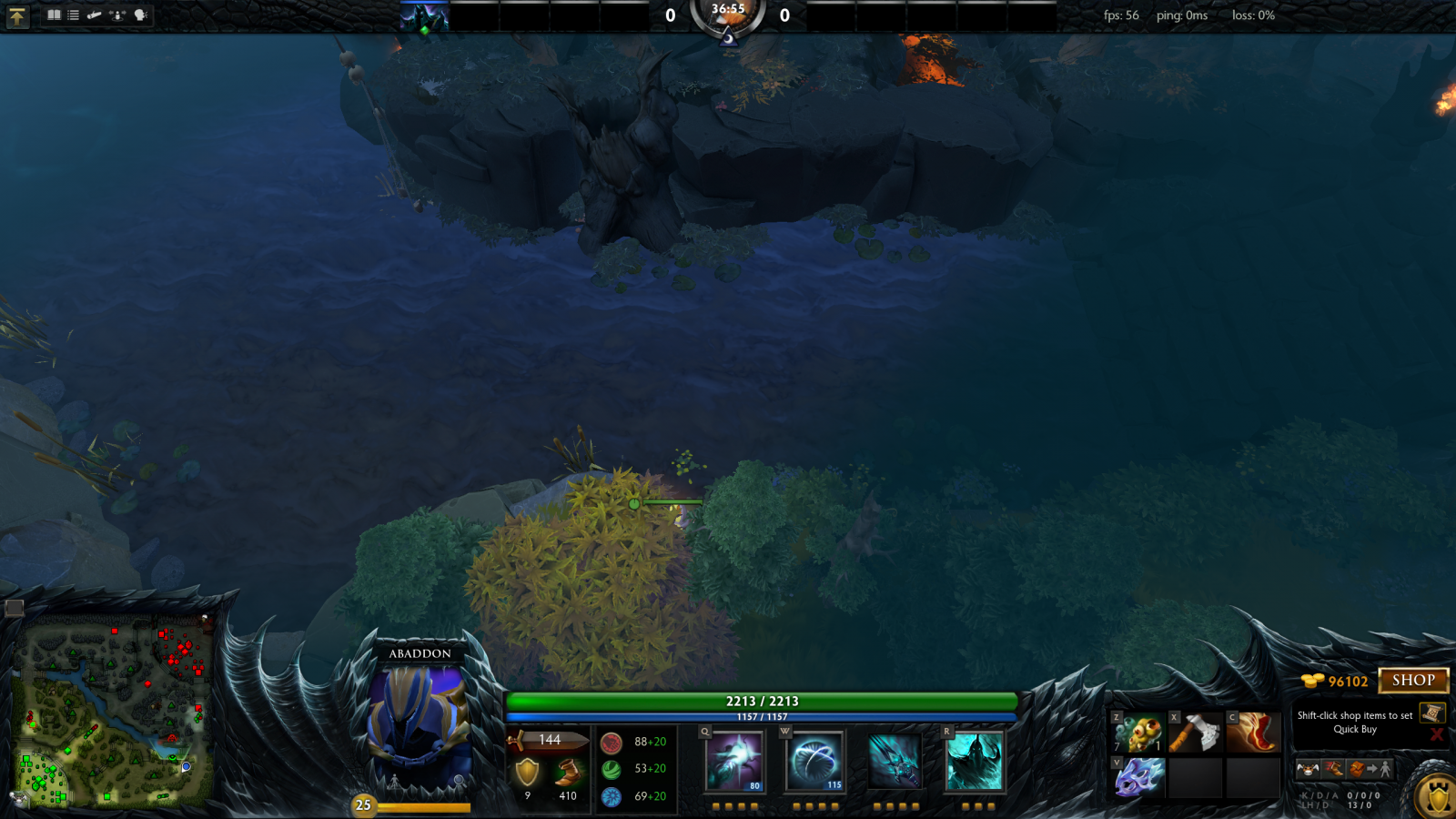Open the book icon in the top toolbar
This screenshot has height=819, width=1456.
(x=54, y=15)
